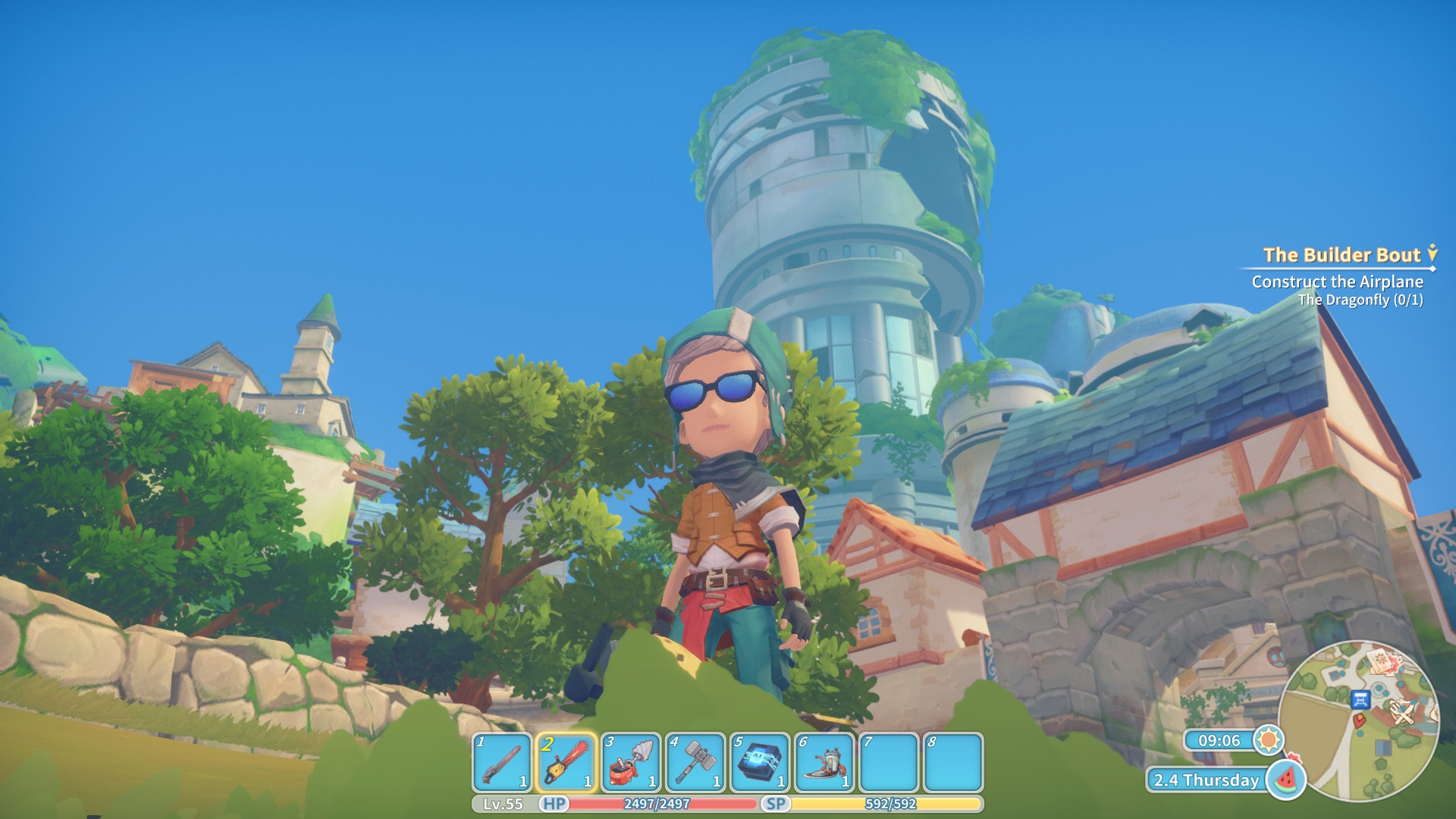Pick the robot device in slot 6
This screenshot has width=1456, height=819.
824,762
